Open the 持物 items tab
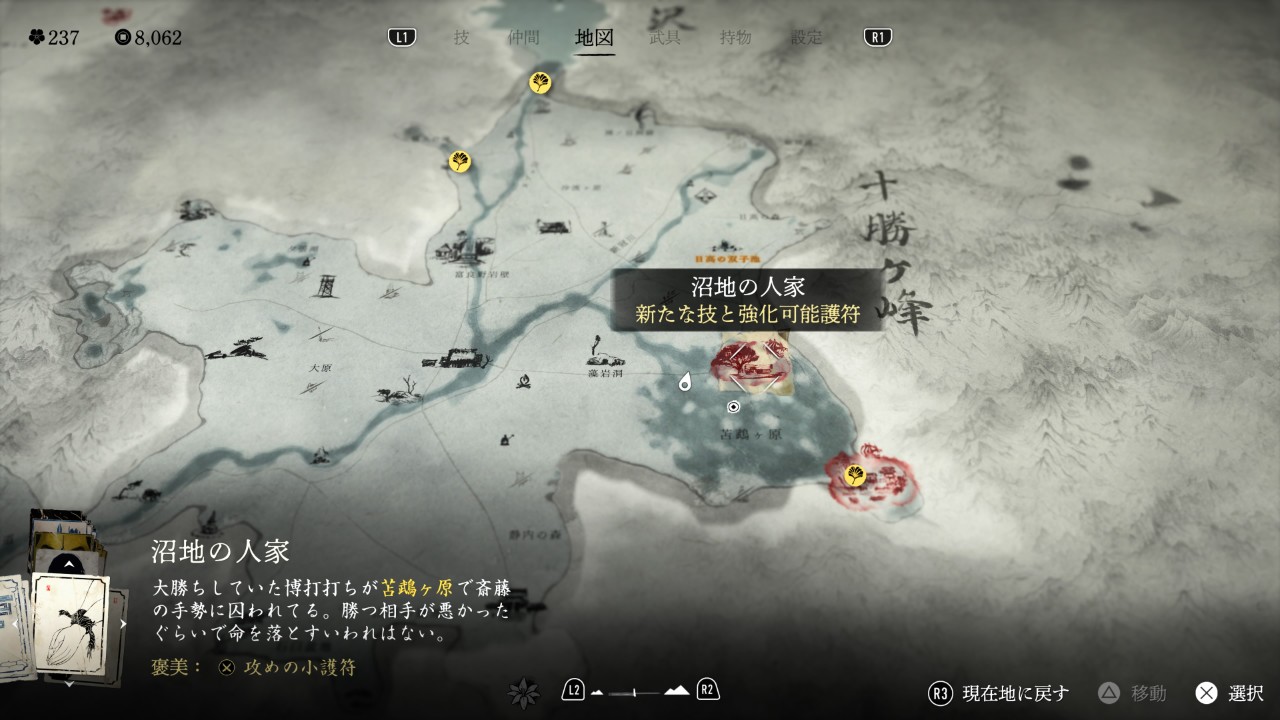Viewport: 1280px width, 720px height. pyautogui.click(x=735, y=38)
